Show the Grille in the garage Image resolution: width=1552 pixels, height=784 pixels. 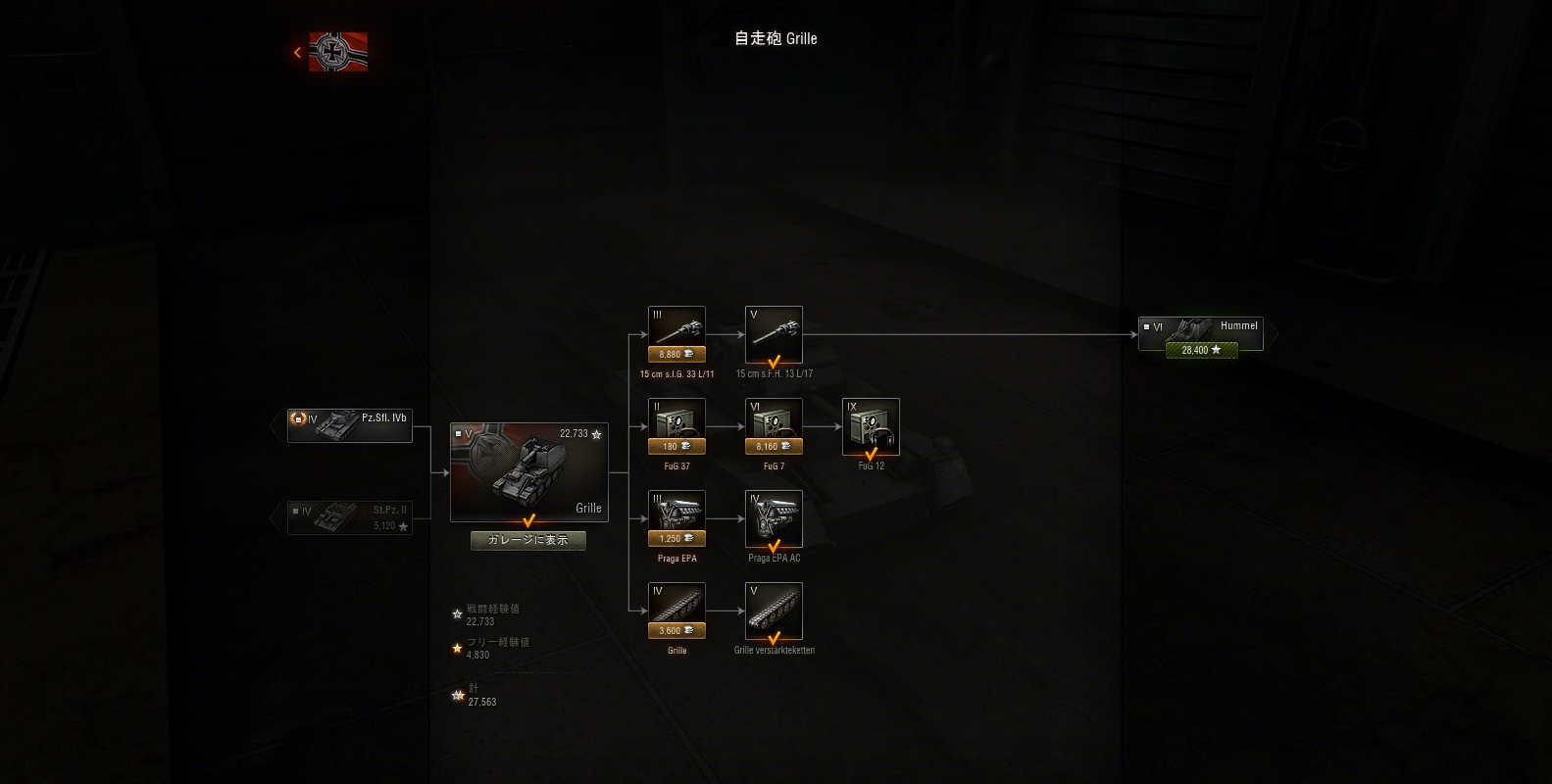[x=528, y=540]
